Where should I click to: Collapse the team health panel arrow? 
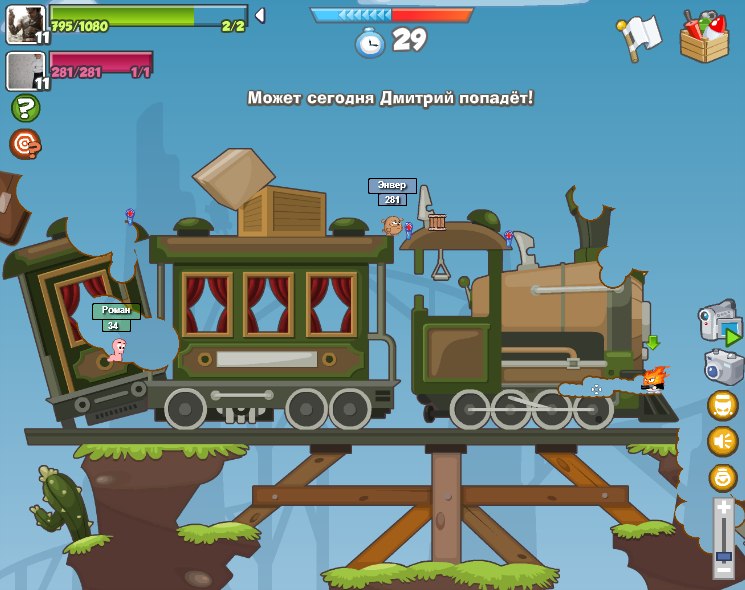point(260,15)
